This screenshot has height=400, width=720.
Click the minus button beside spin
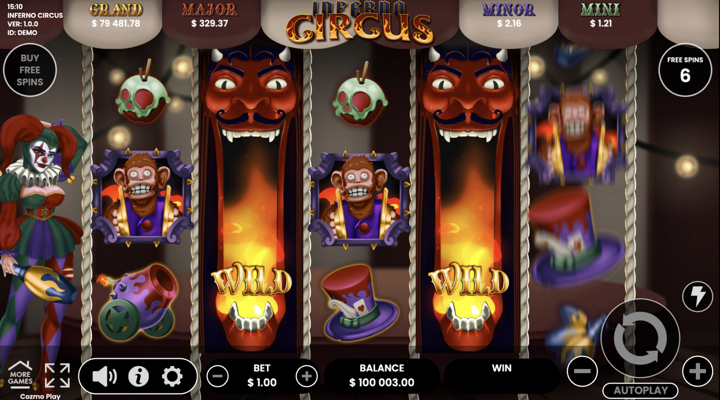(582, 372)
